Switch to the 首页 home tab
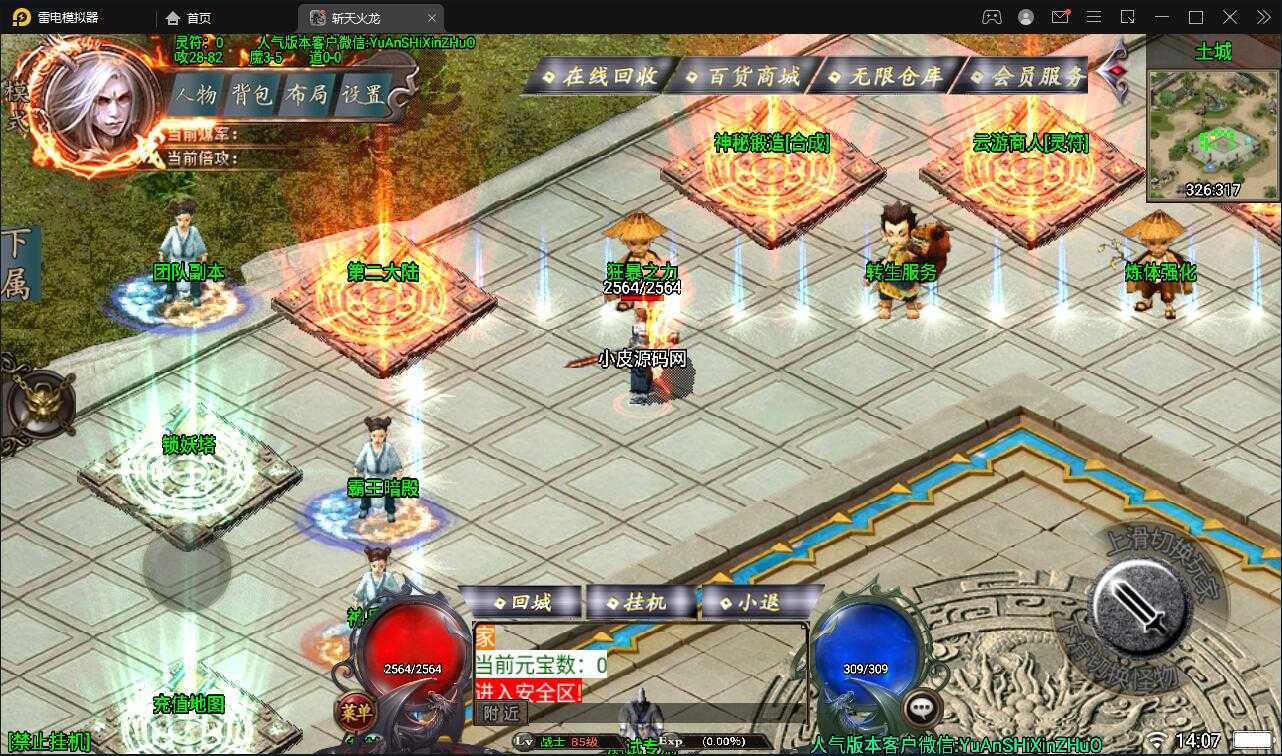This screenshot has width=1282, height=756. pos(190,18)
